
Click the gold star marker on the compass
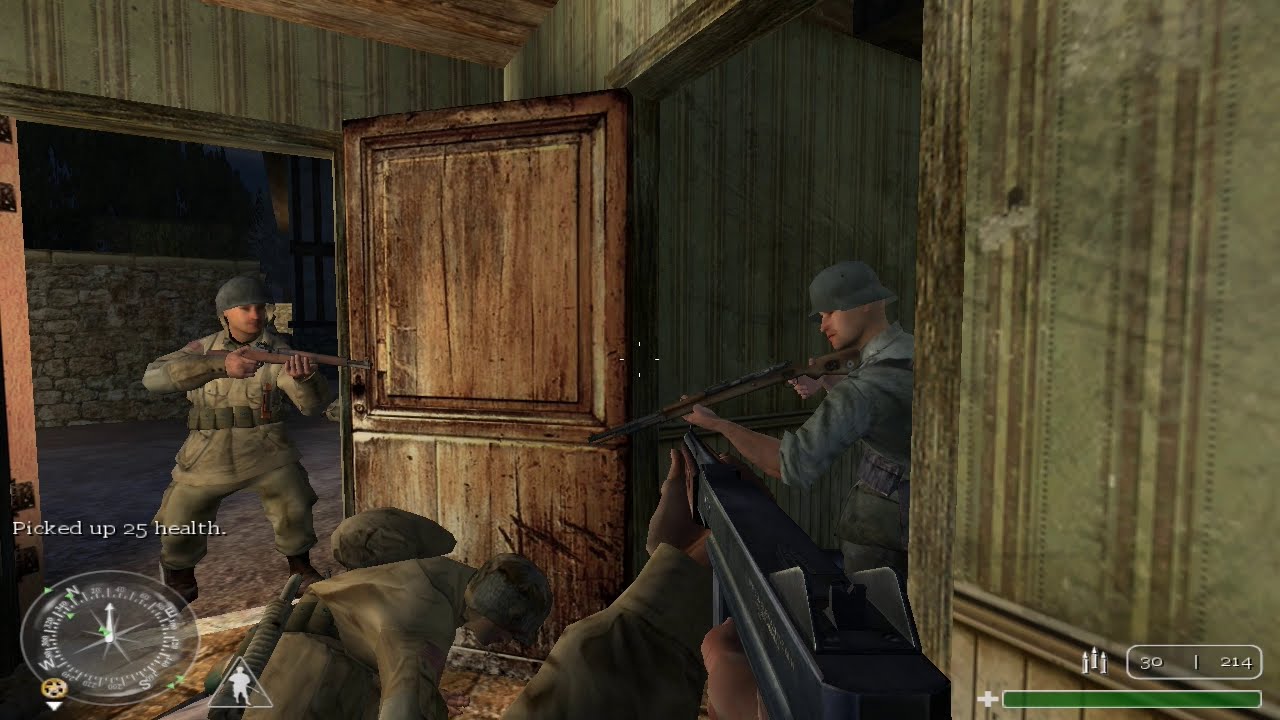click(x=54, y=688)
